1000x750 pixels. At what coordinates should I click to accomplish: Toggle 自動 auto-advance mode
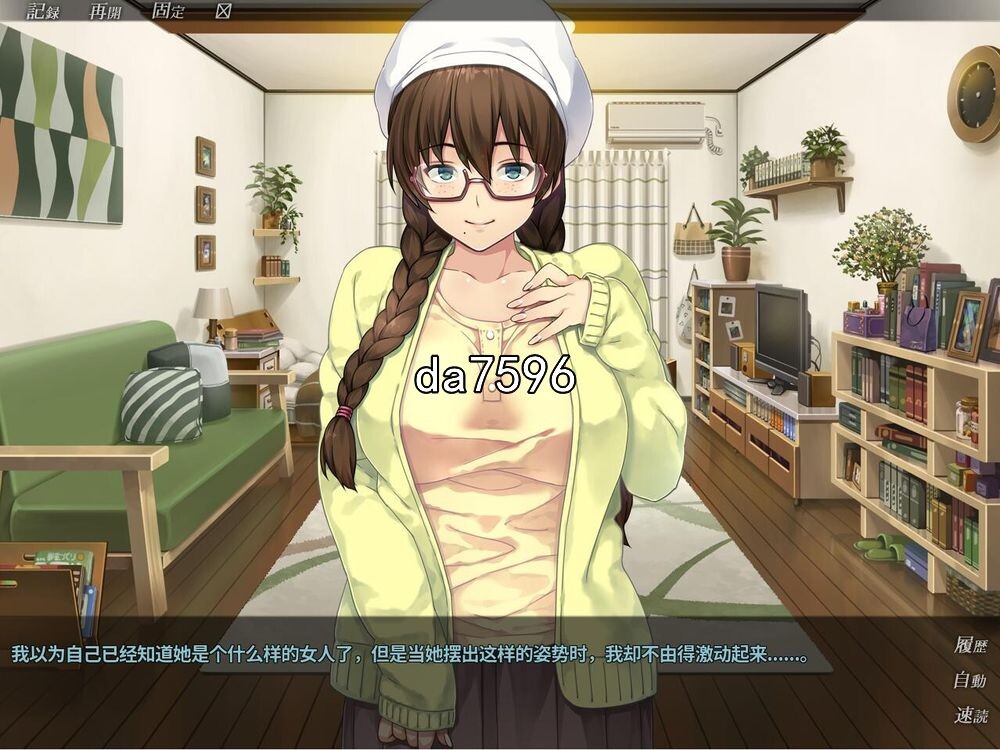click(969, 681)
